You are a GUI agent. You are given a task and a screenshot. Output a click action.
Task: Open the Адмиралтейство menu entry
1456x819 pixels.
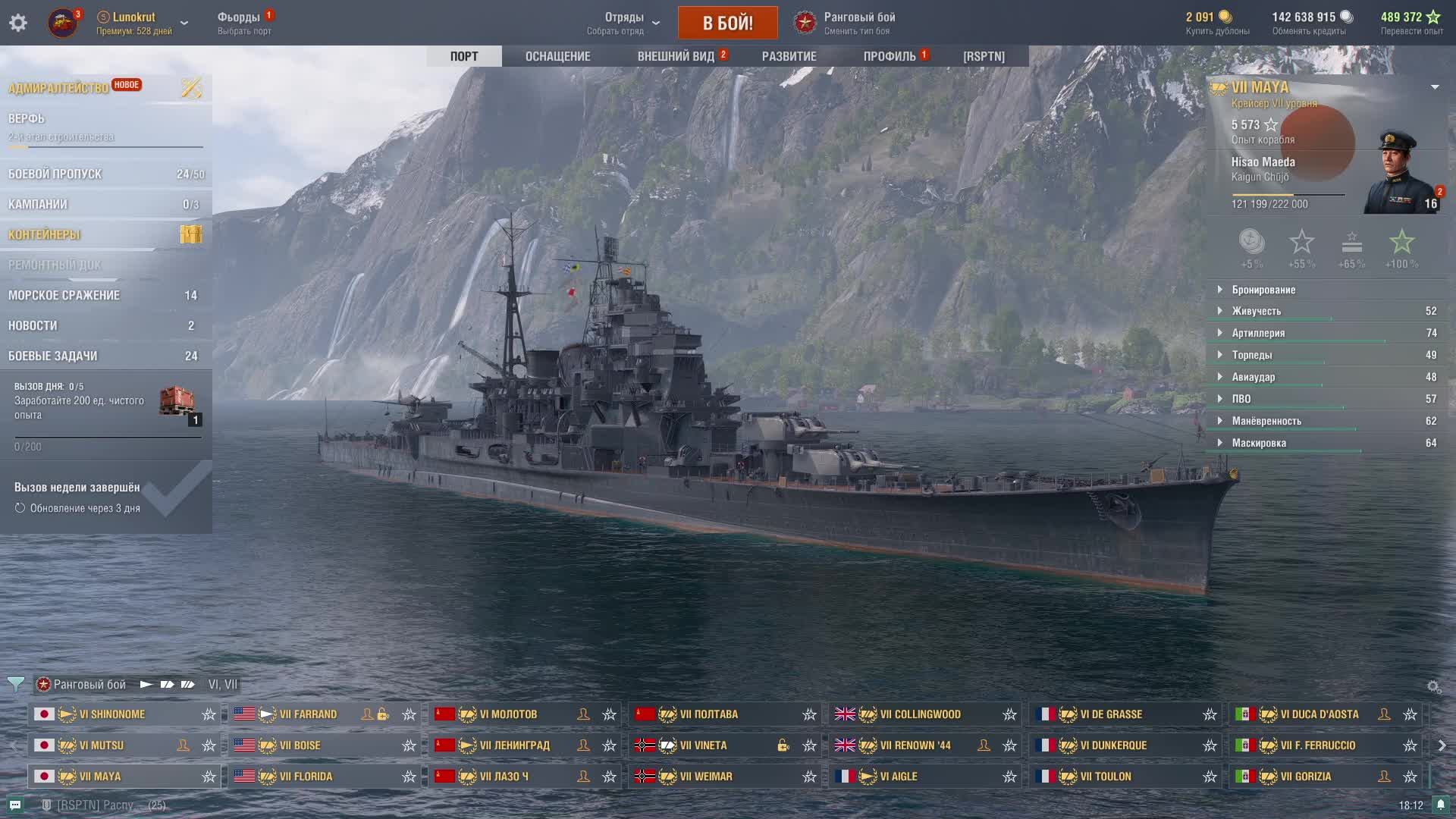click(58, 88)
